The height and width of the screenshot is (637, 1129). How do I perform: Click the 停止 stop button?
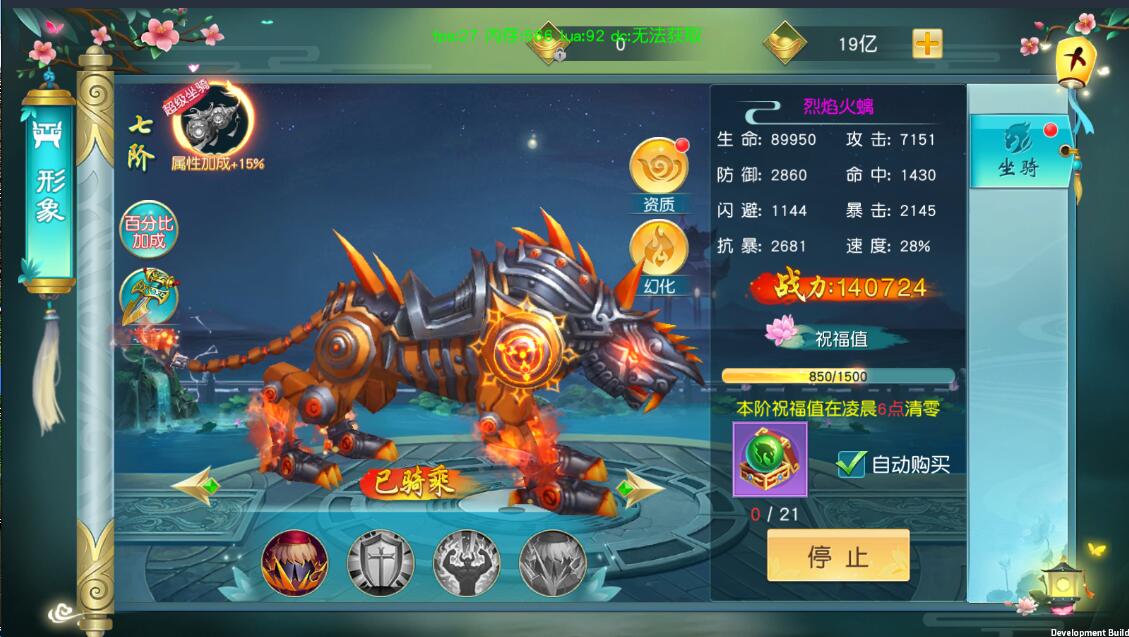(838, 556)
